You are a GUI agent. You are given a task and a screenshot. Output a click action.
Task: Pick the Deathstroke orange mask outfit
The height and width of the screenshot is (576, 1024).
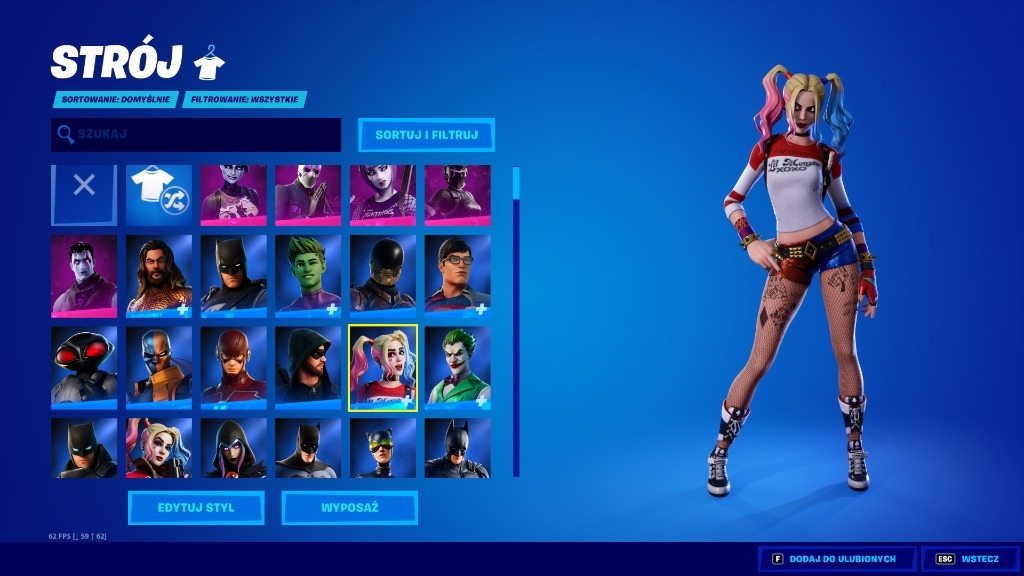[x=159, y=366]
